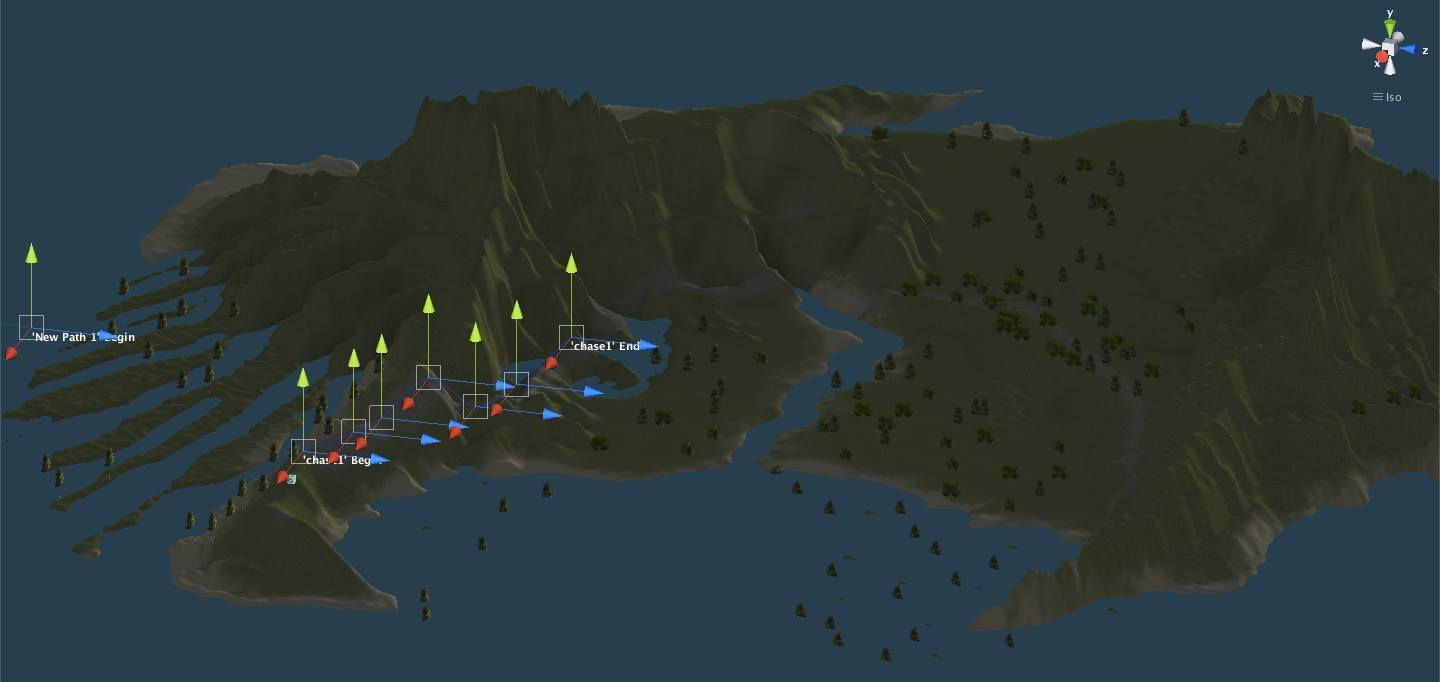Screen dimensions: 1440x682
Task: Select the 'chase1' End path node handle
Action: (571, 337)
